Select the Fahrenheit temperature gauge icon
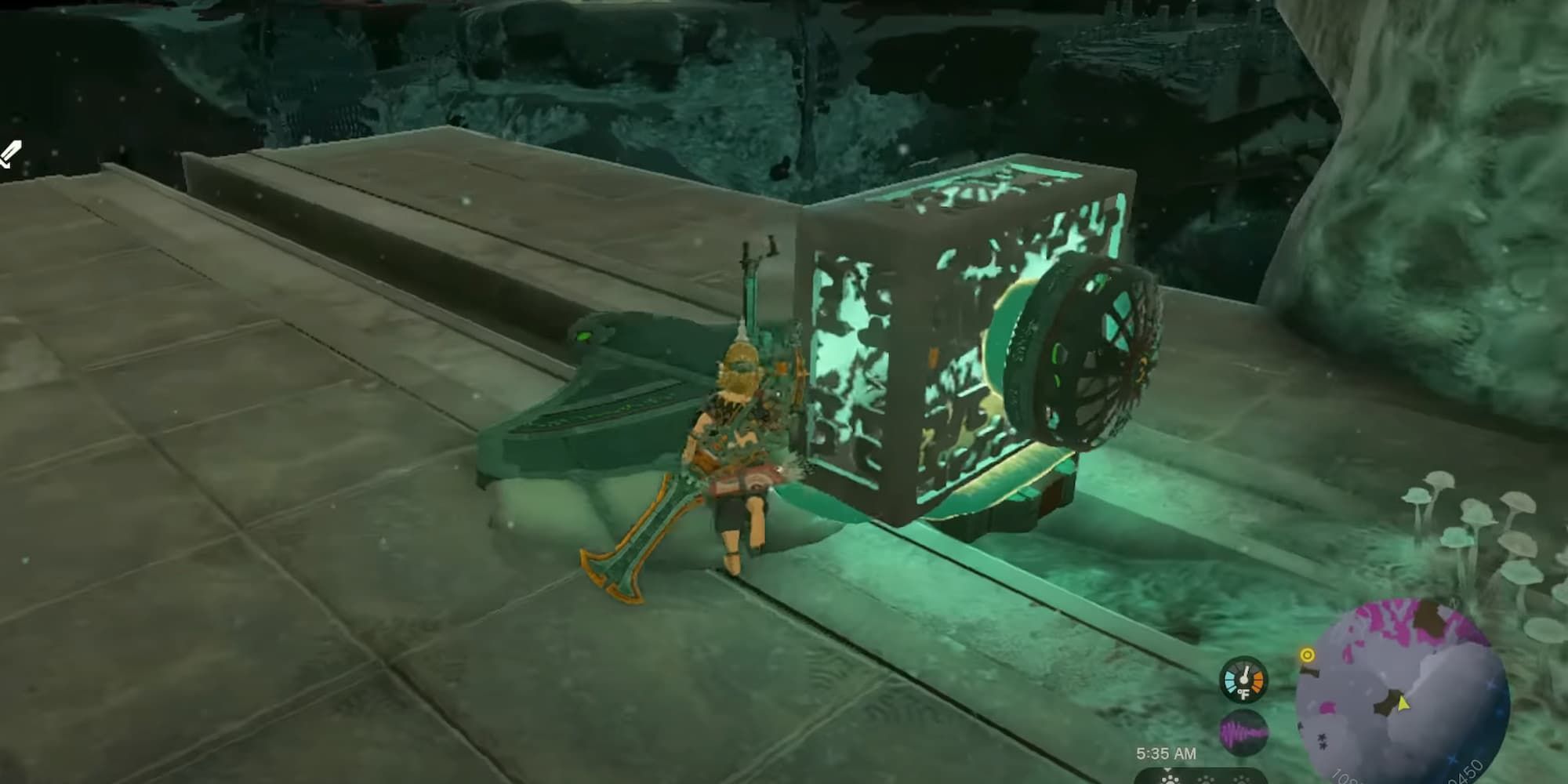 point(1243,680)
